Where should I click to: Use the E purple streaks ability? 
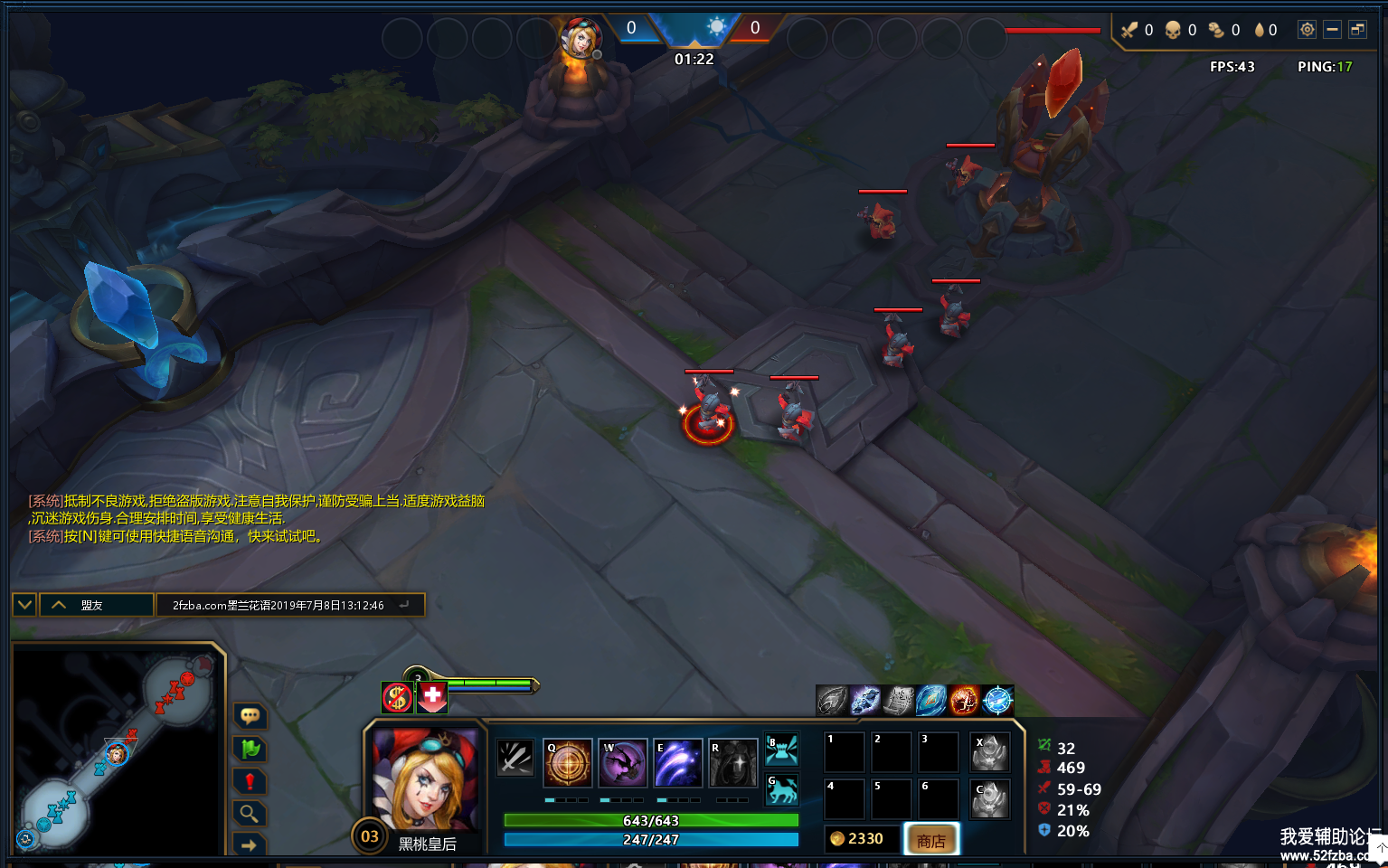678,763
